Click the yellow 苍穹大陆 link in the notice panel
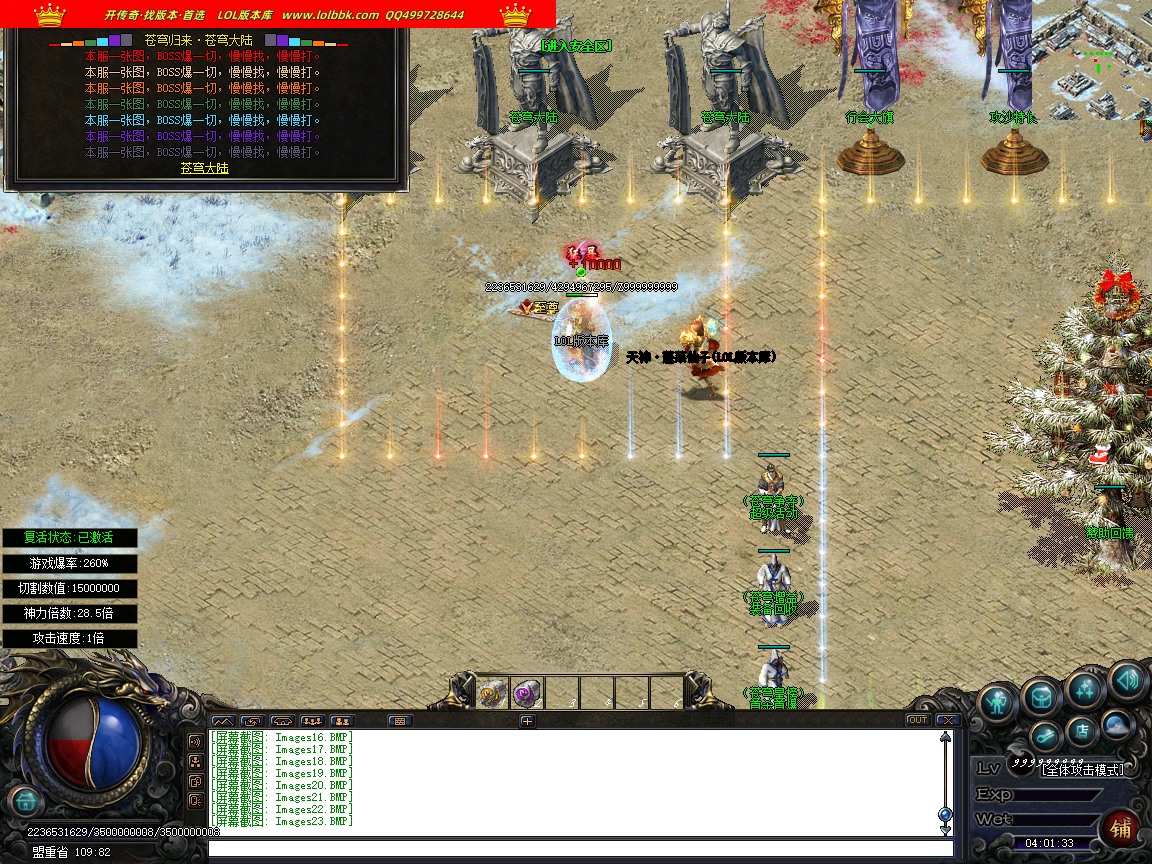1152x864 pixels. (x=205, y=168)
